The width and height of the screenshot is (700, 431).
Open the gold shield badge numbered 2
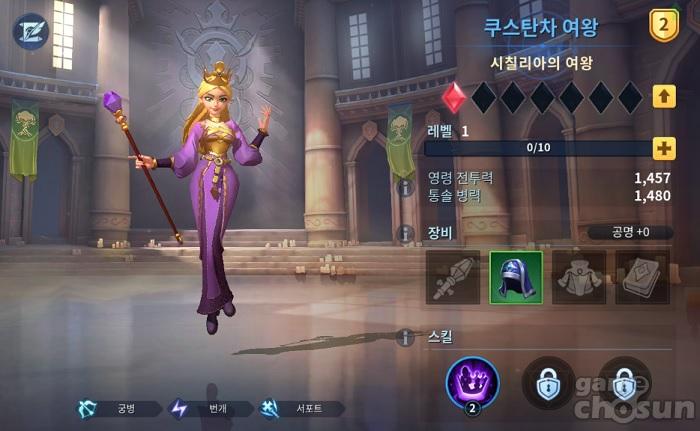pos(664,26)
